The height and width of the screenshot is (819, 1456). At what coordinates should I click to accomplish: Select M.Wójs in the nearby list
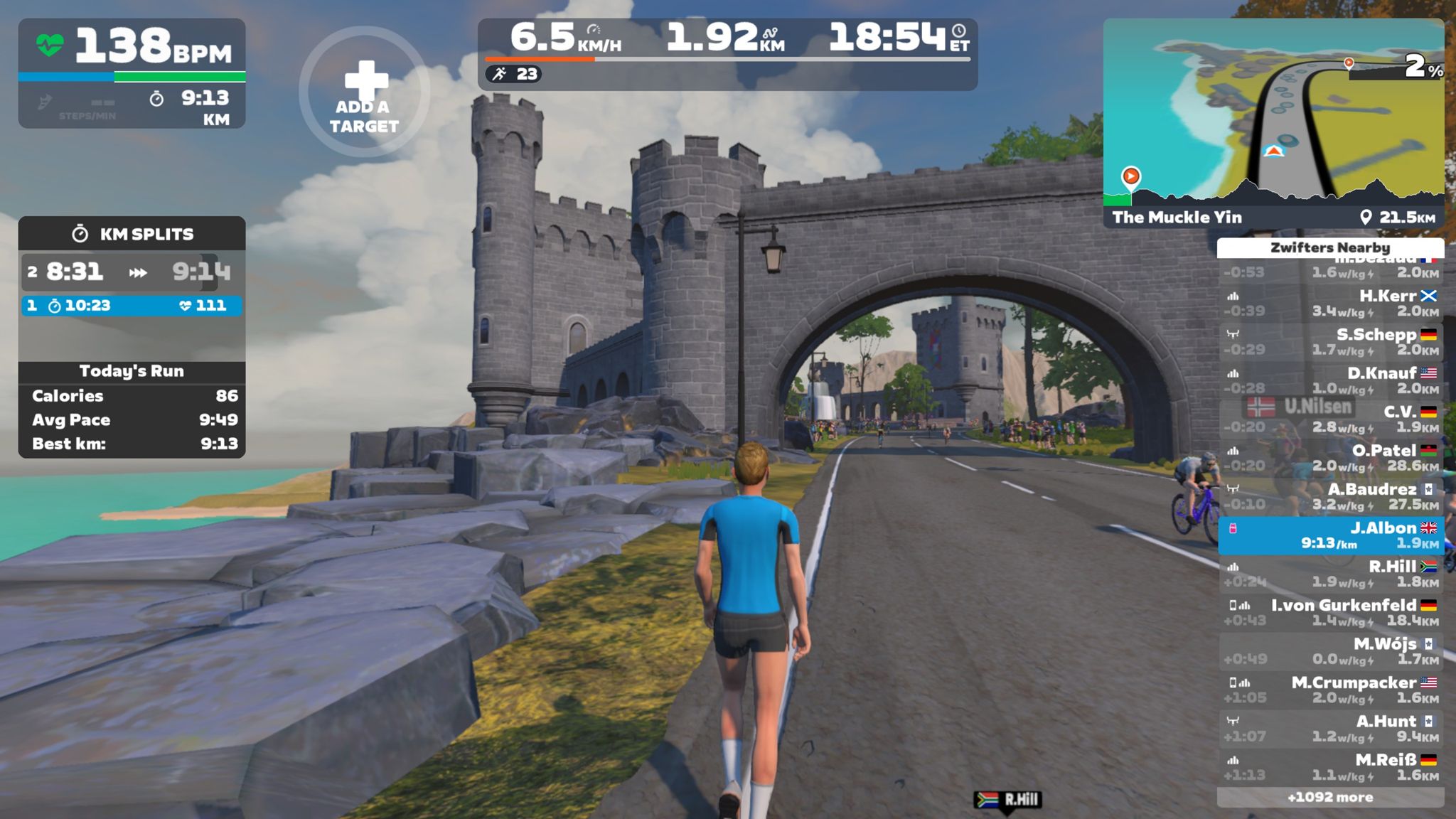(x=1330, y=651)
